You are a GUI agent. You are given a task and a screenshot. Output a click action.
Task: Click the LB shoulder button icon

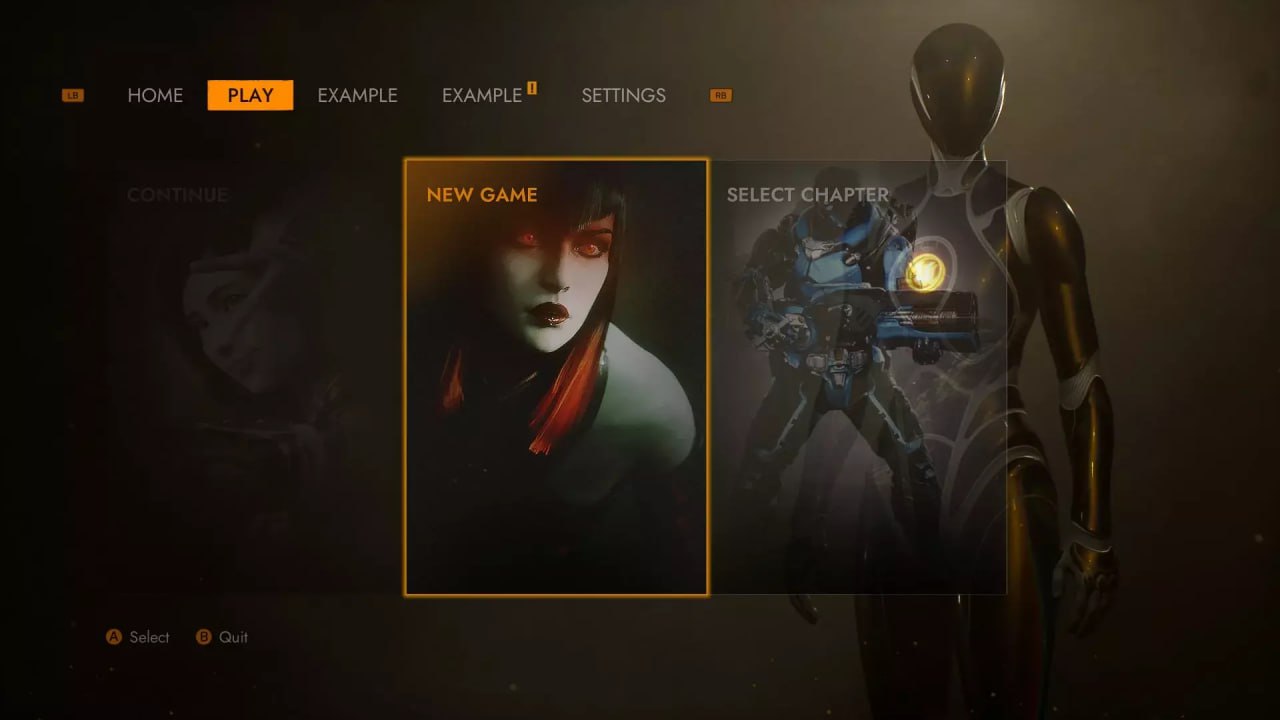tap(71, 95)
